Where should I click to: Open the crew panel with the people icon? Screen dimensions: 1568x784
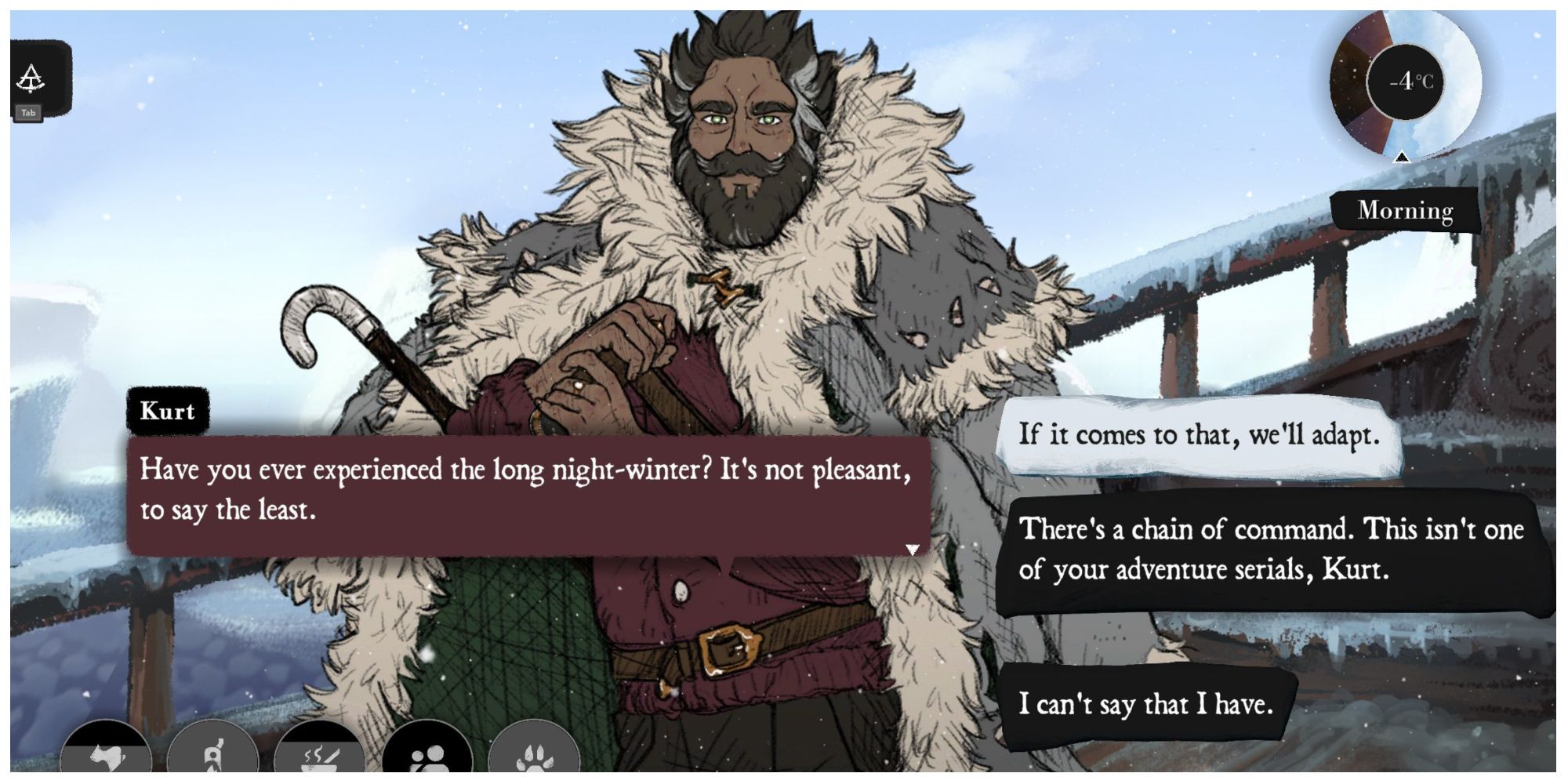tap(424, 755)
